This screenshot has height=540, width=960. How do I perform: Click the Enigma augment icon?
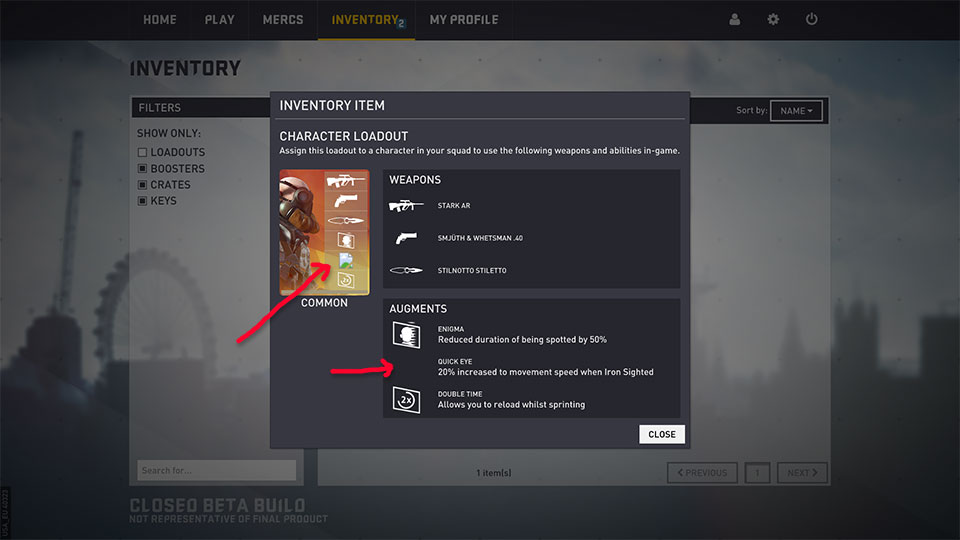click(x=405, y=335)
